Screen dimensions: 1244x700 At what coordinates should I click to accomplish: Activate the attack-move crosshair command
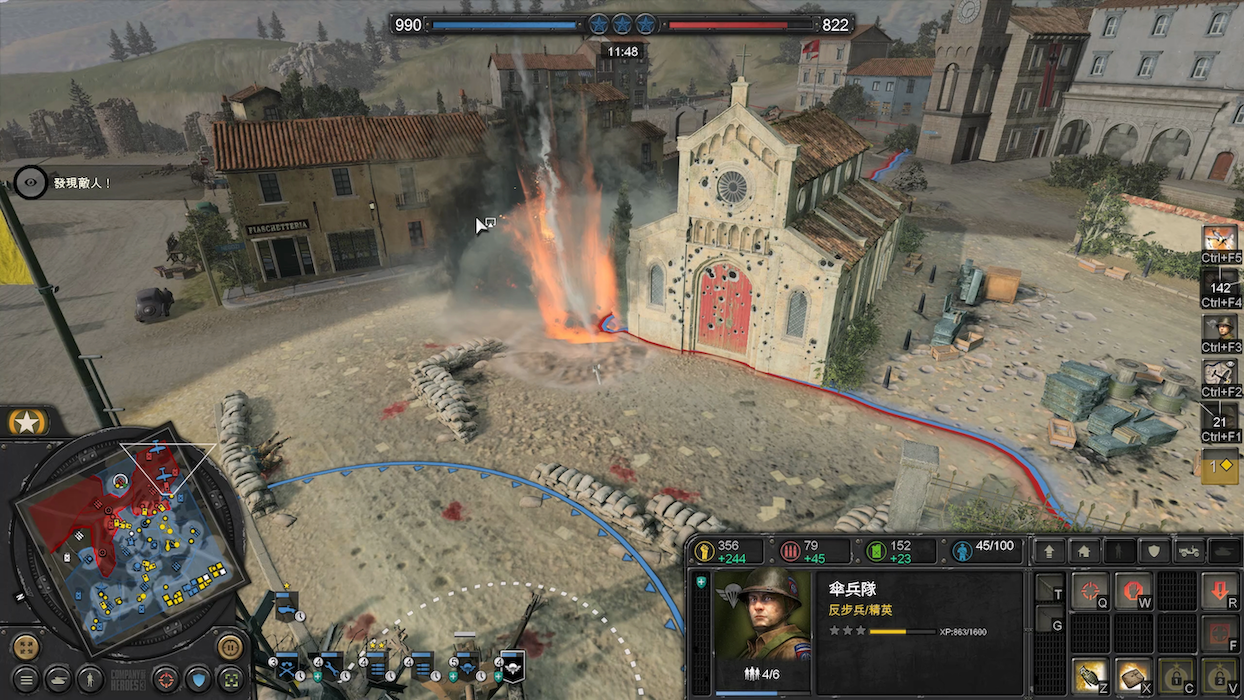coord(1089,590)
